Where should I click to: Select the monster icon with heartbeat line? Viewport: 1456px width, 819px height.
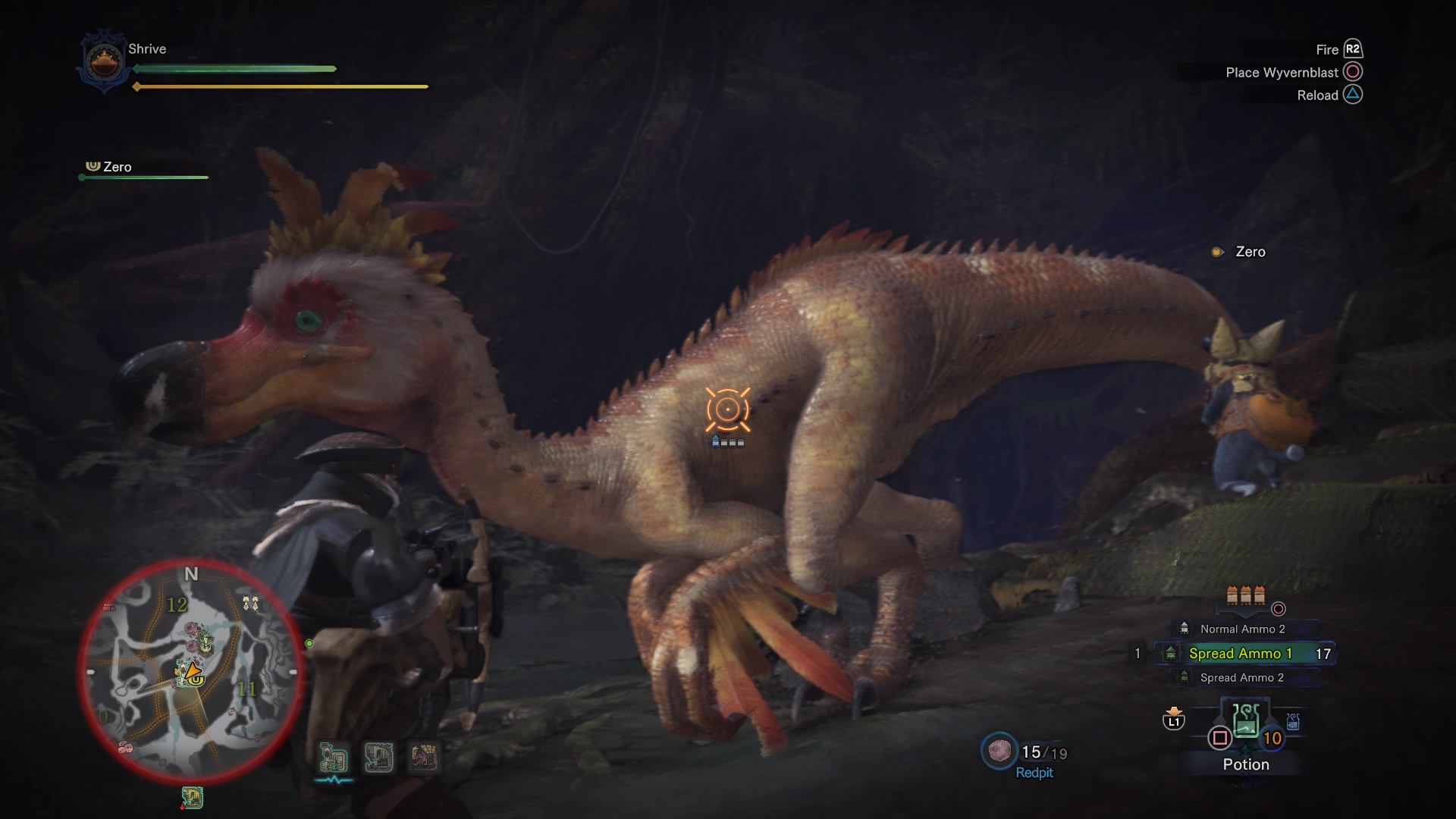coord(333,758)
